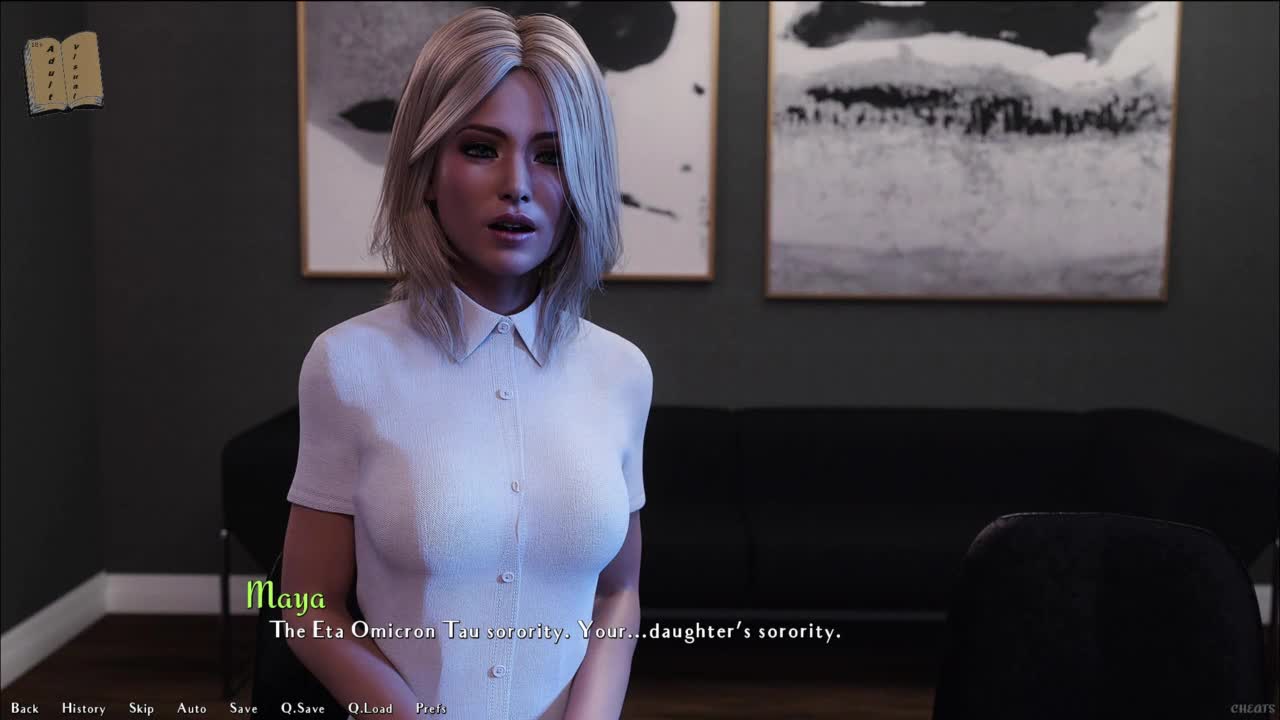Open the Cheats menu
The width and height of the screenshot is (1280, 720).
coord(1252,709)
